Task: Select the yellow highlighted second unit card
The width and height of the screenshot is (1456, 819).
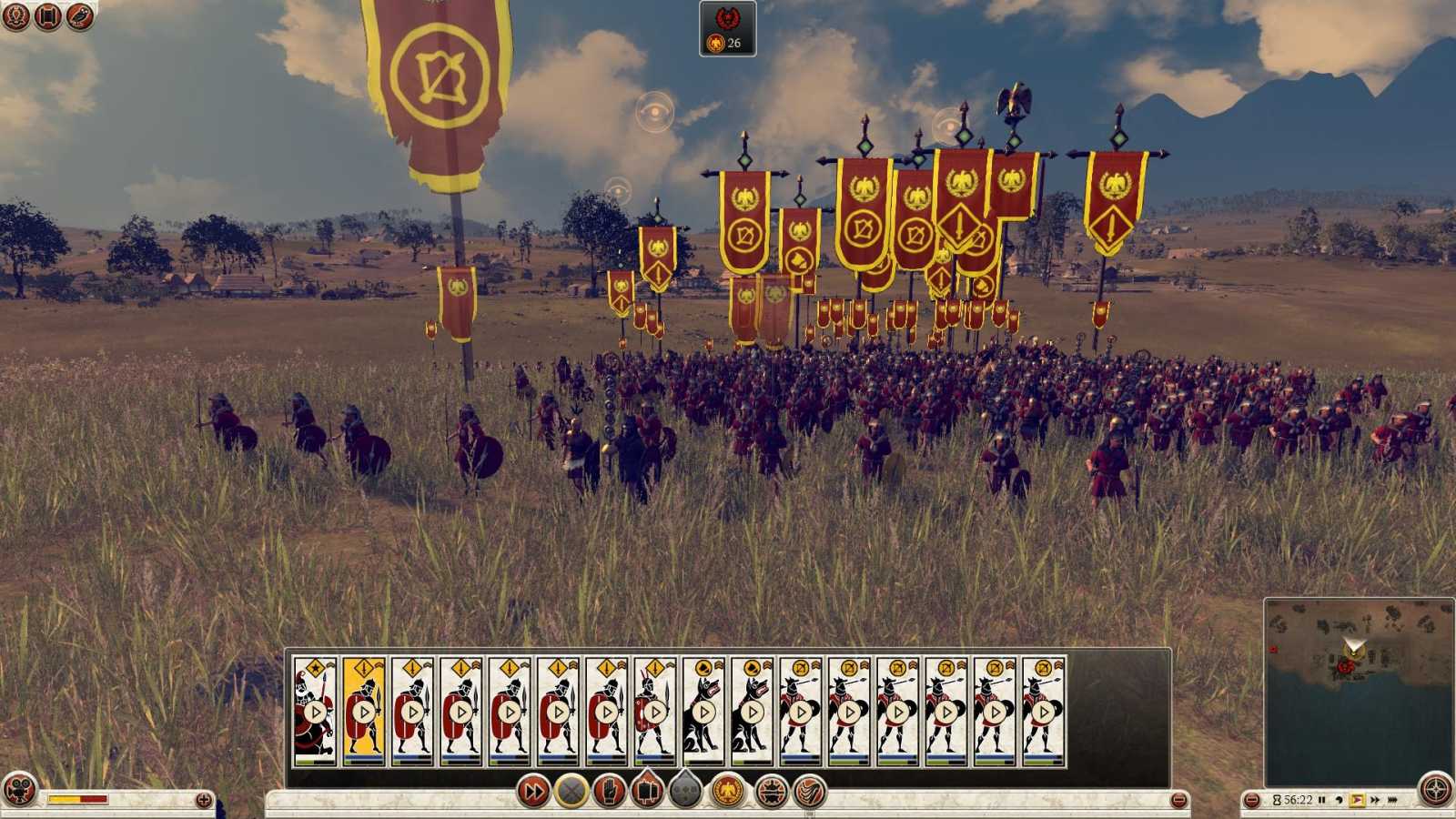Action: click(x=366, y=710)
